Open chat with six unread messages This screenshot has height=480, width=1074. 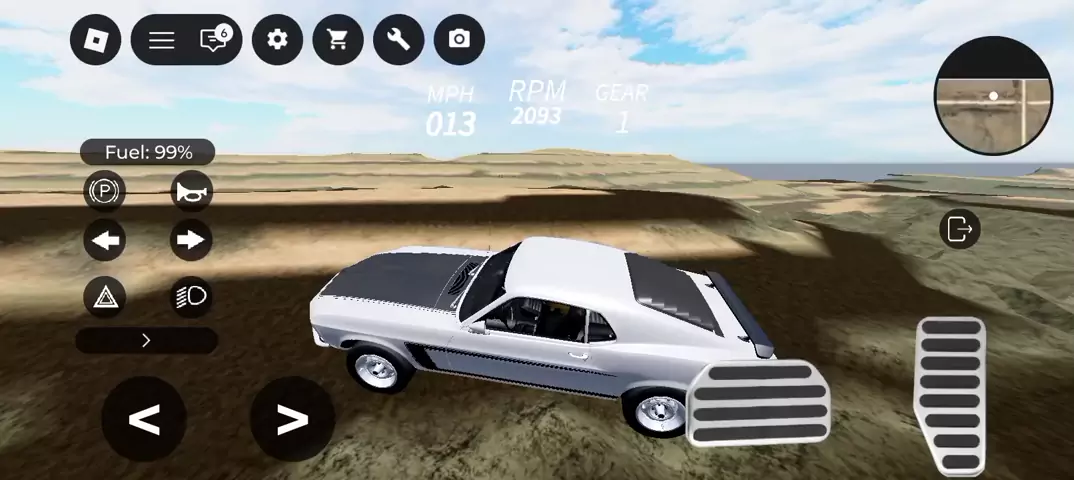(214, 40)
